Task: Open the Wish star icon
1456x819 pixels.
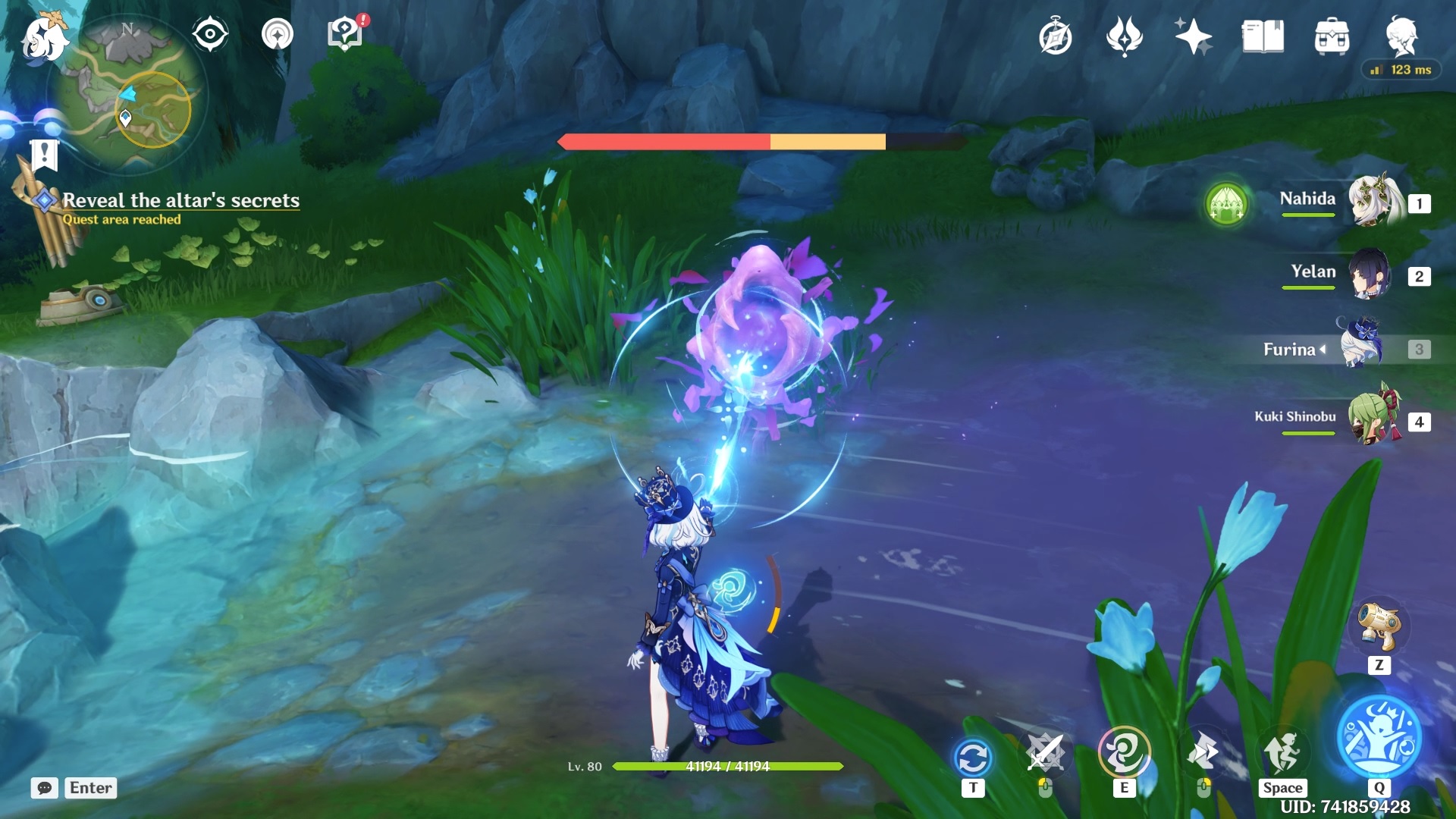Action: (x=1193, y=36)
